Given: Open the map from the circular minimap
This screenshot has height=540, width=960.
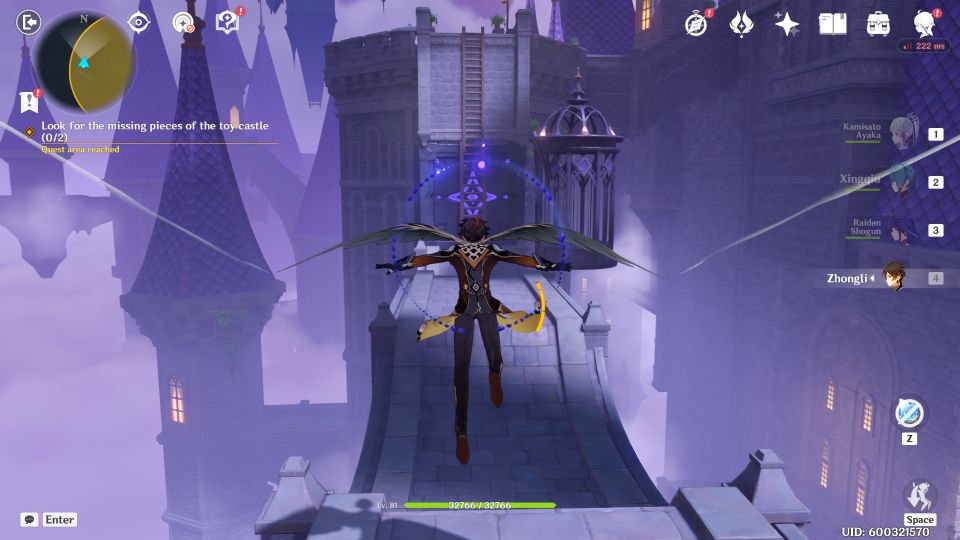Looking at the screenshot, I should click(85, 60).
